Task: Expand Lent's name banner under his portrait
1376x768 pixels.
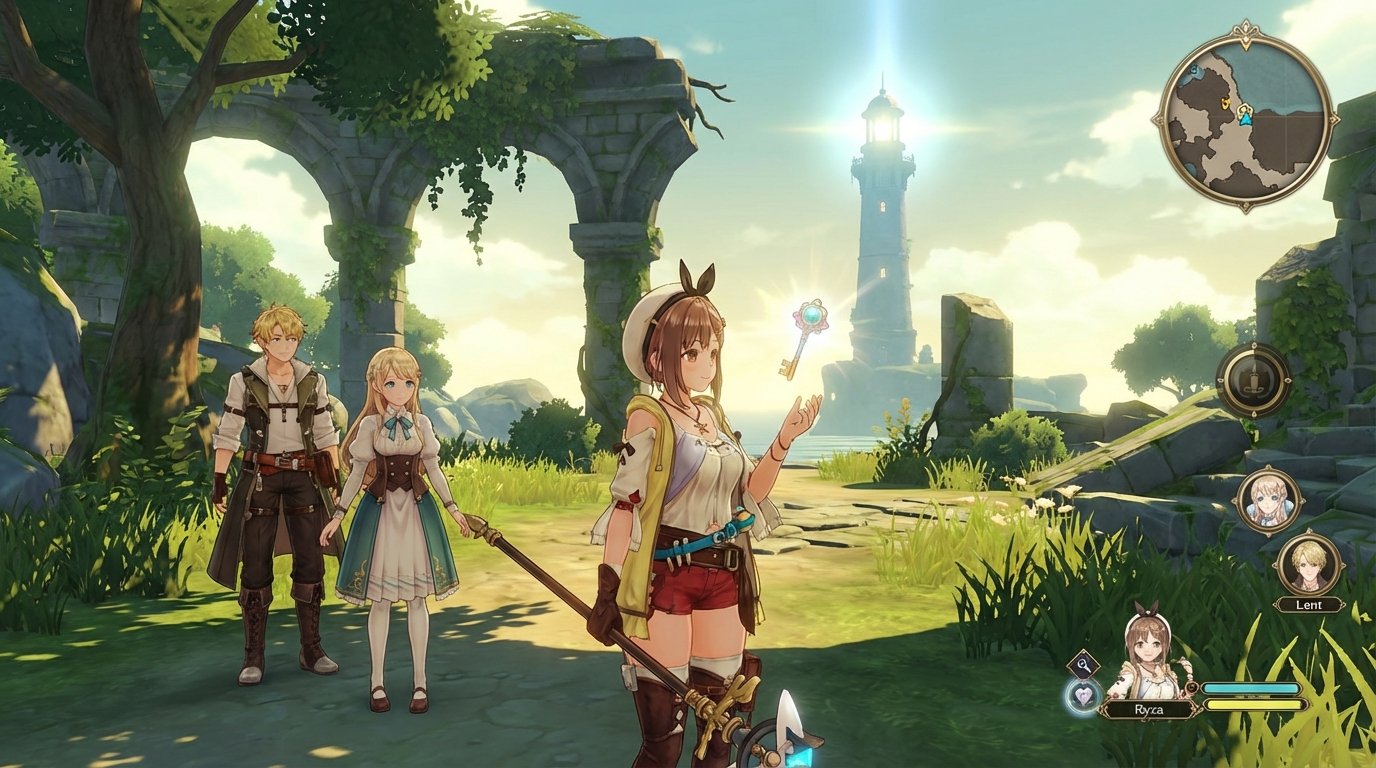Action: [1309, 606]
